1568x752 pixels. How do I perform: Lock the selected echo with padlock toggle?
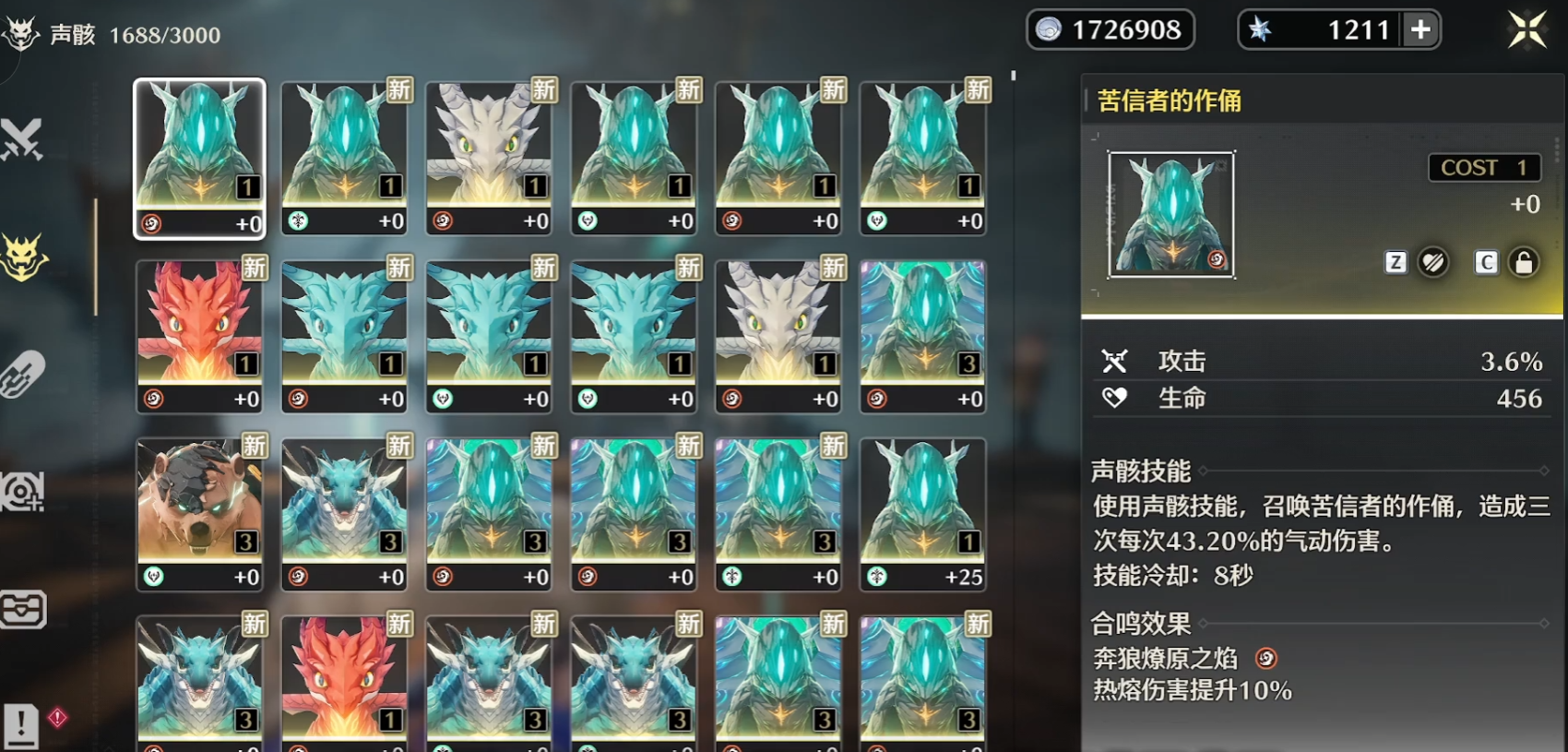[x=1523, y=262]
